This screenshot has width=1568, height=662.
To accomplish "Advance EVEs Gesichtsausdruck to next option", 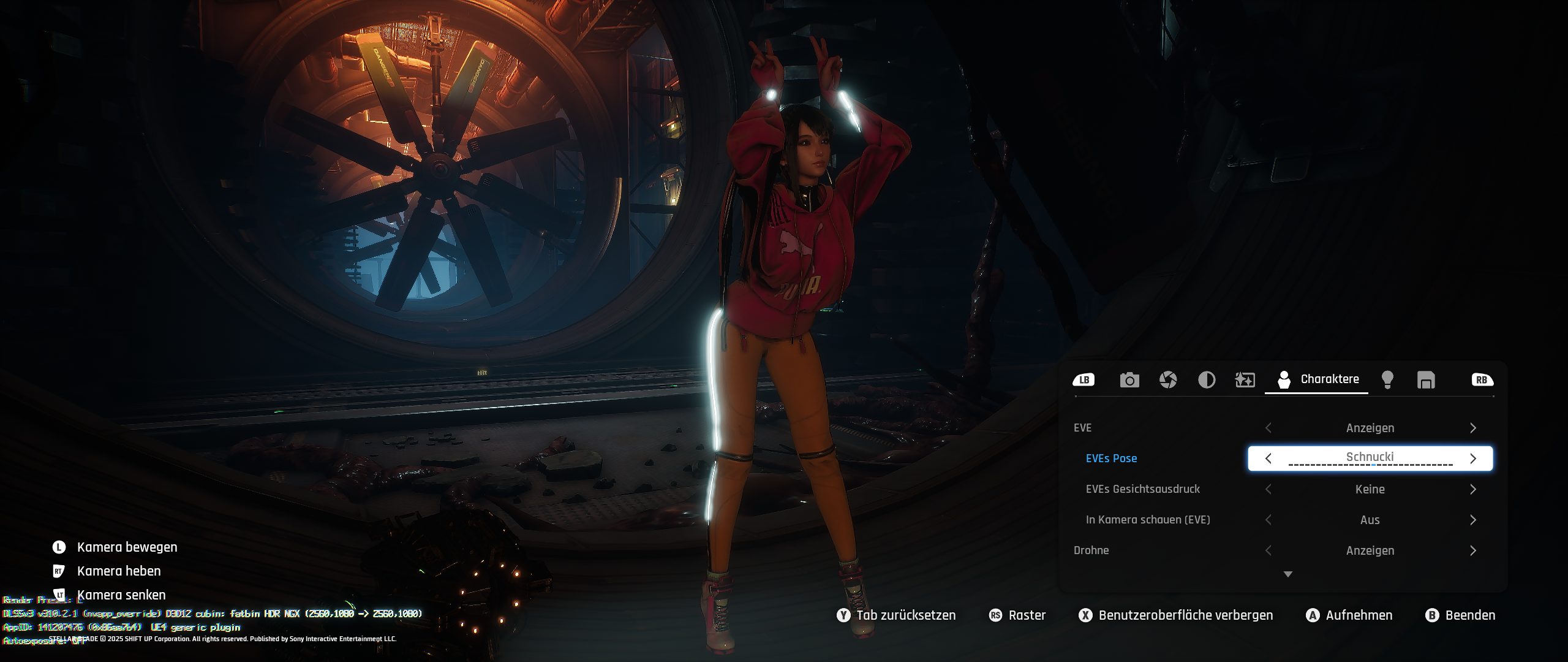I will click(x=1473, y=489).
